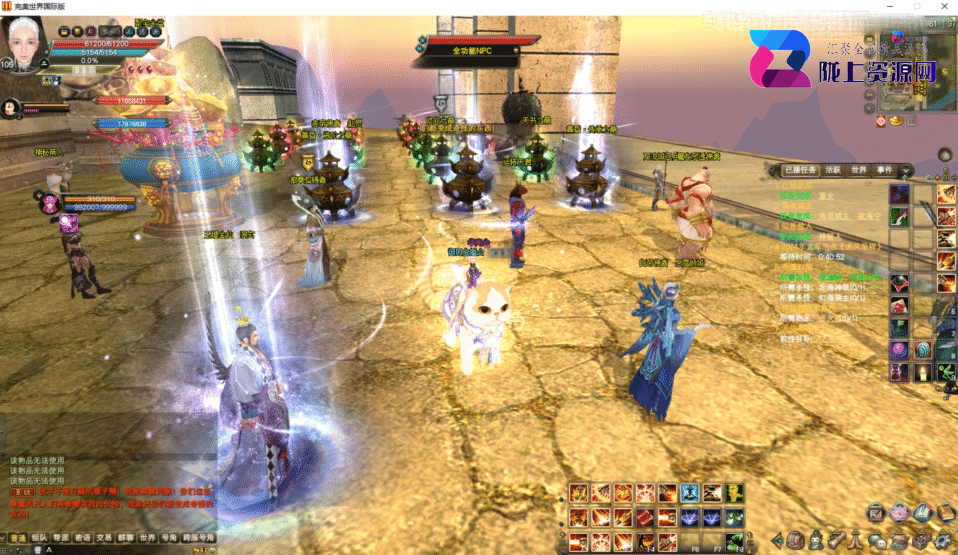958x555 pixels.
Task: Open the 跨服号角 cross-server horn tab
Action: tap(198, 537)
